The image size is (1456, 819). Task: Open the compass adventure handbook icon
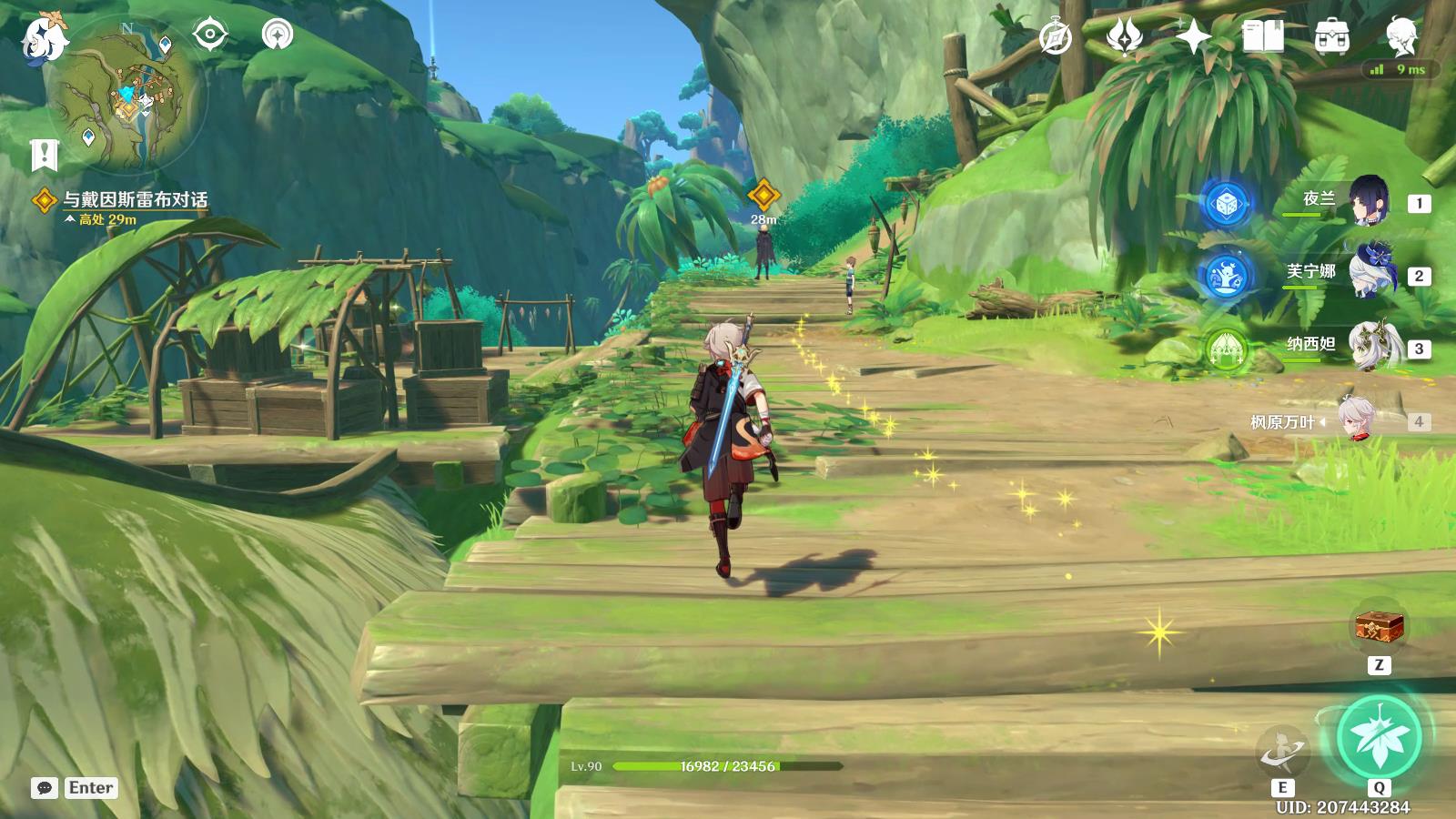pos(1056,37)
